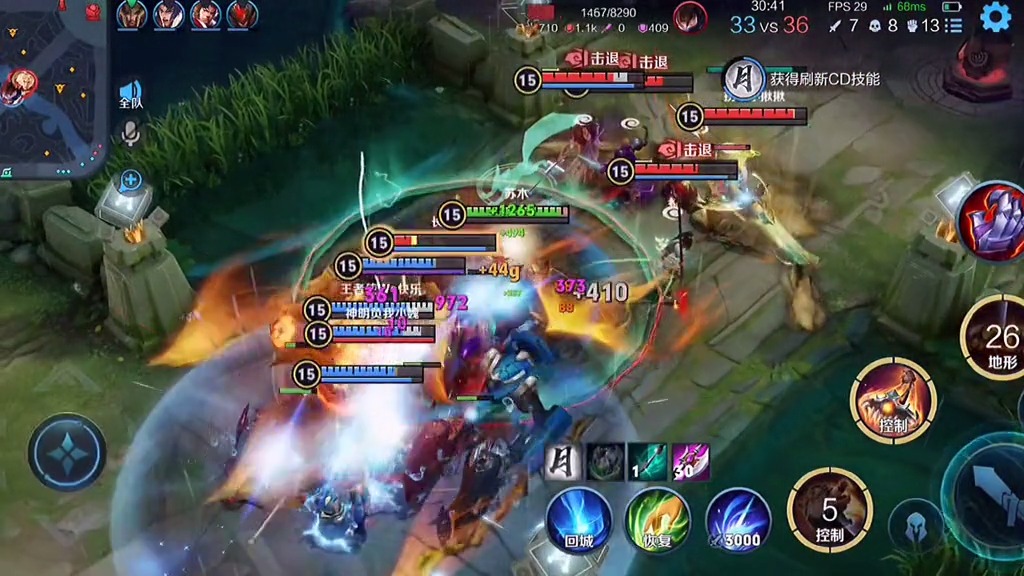Toggle the 全队 team voice speaker
This screenshot has height=576, width=1024.
click(x=131, y=94)
